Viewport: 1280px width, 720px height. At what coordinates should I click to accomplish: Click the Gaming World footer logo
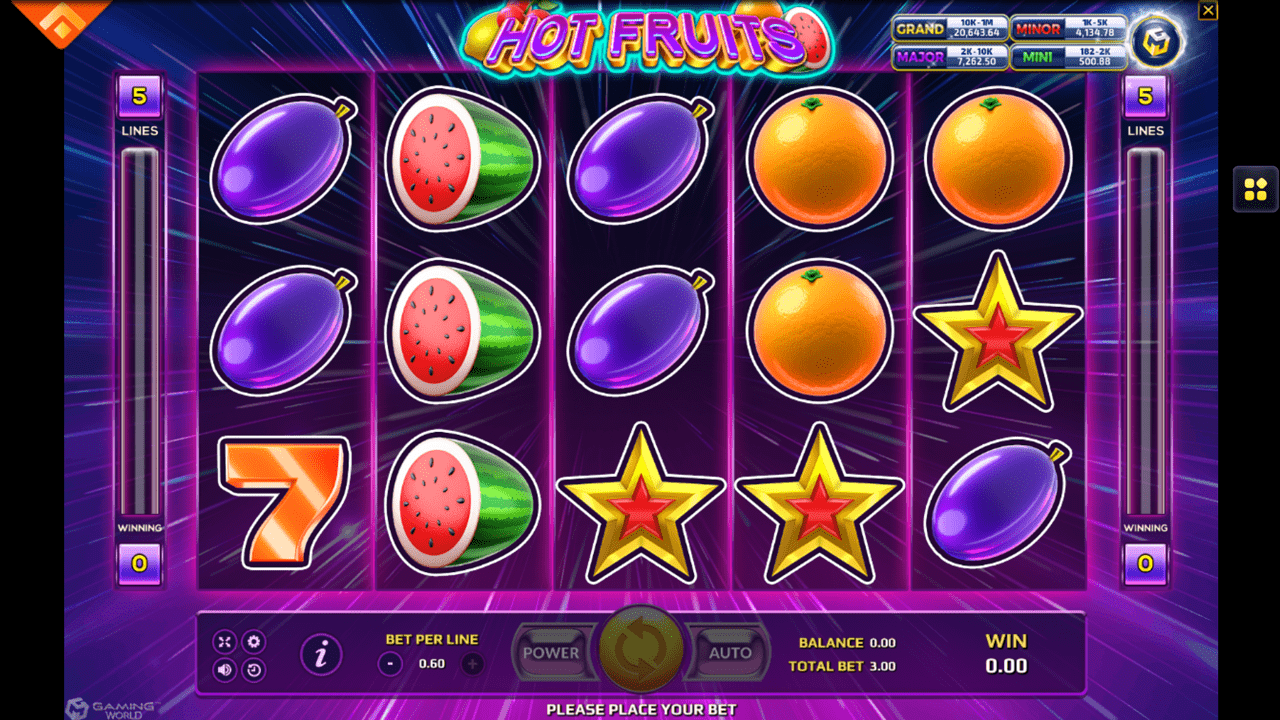tap(100, 708)
